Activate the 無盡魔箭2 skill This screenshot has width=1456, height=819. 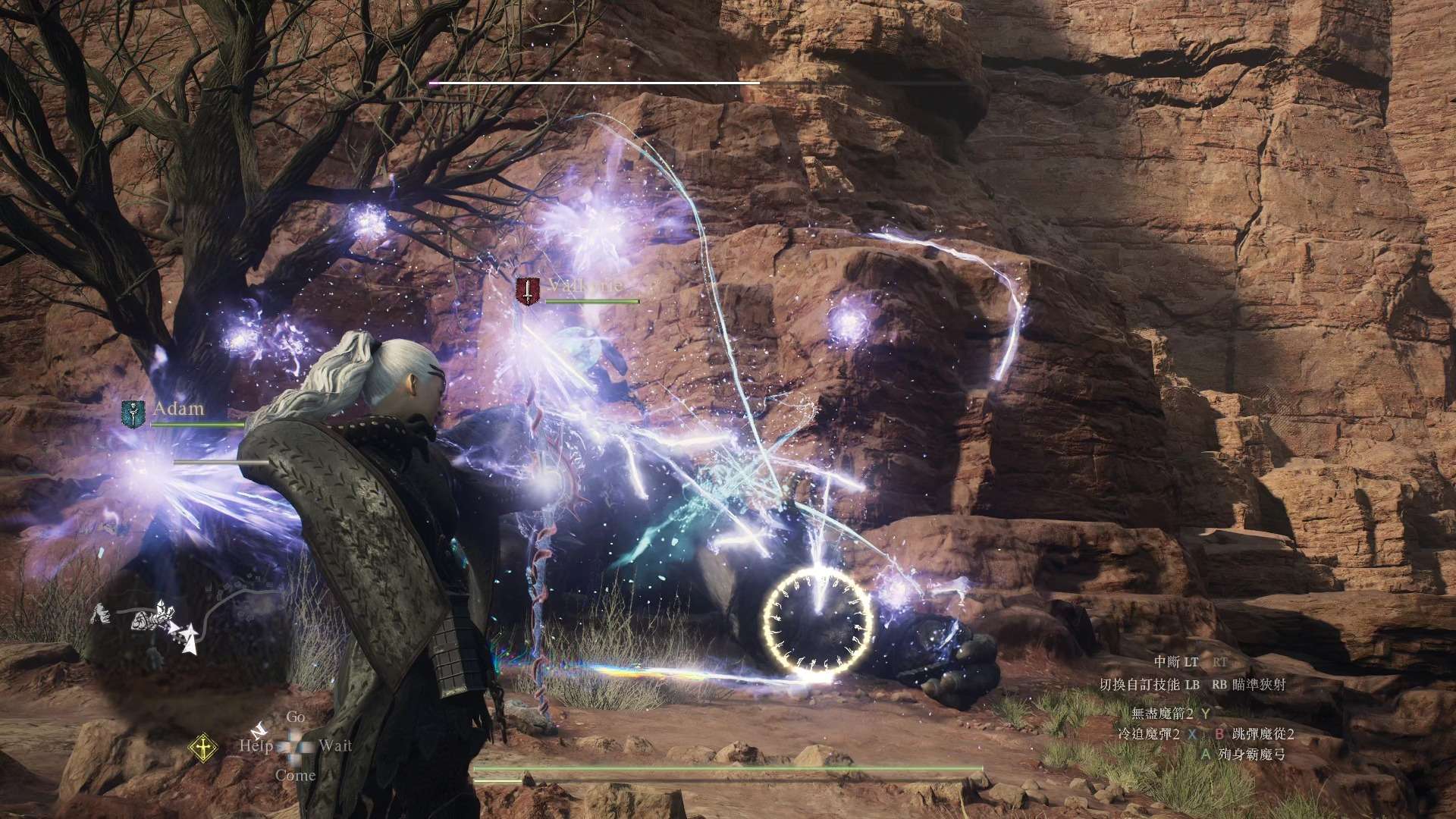(x=1162, y=714)
